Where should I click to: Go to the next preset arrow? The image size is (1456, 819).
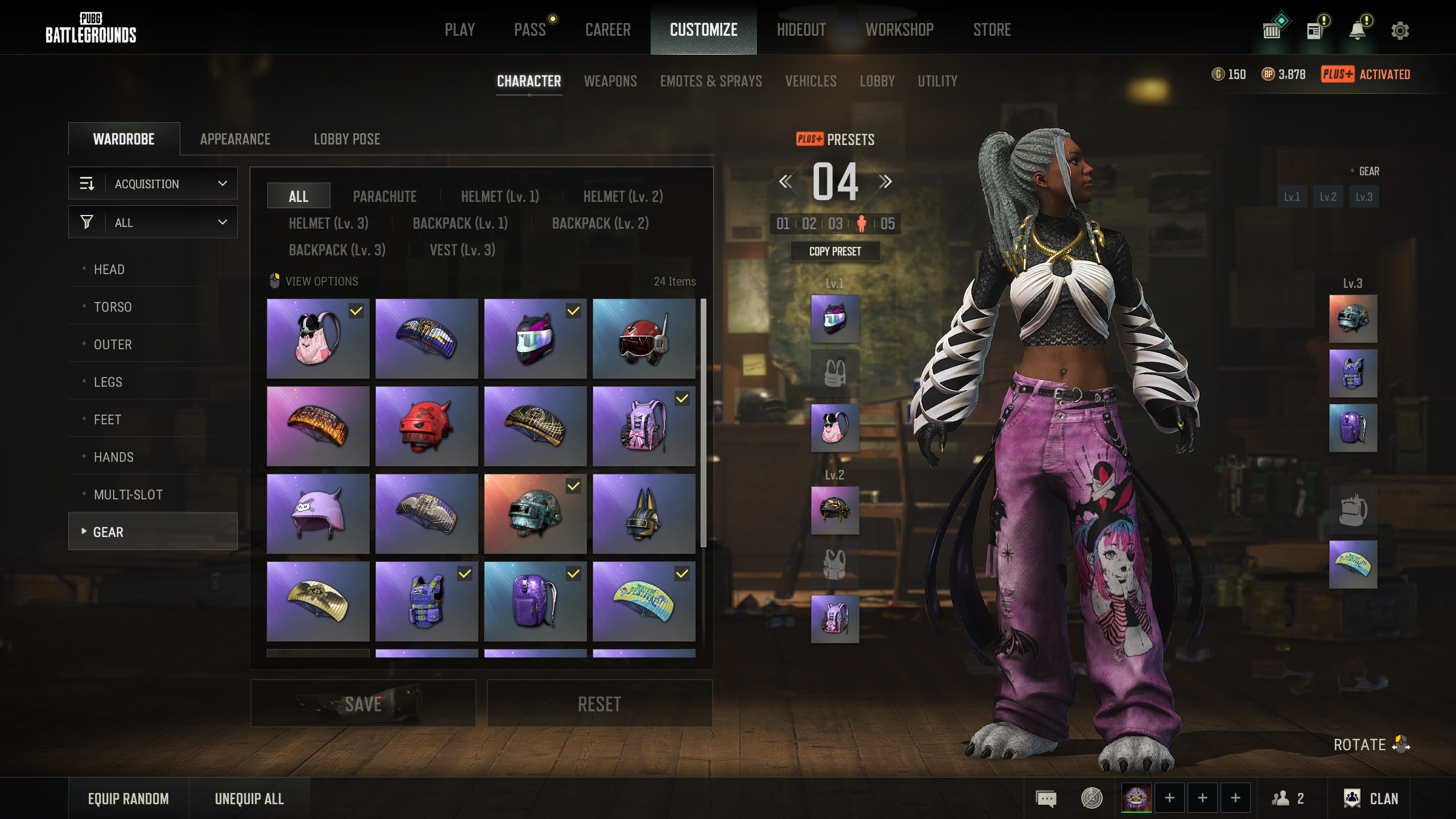885,181
